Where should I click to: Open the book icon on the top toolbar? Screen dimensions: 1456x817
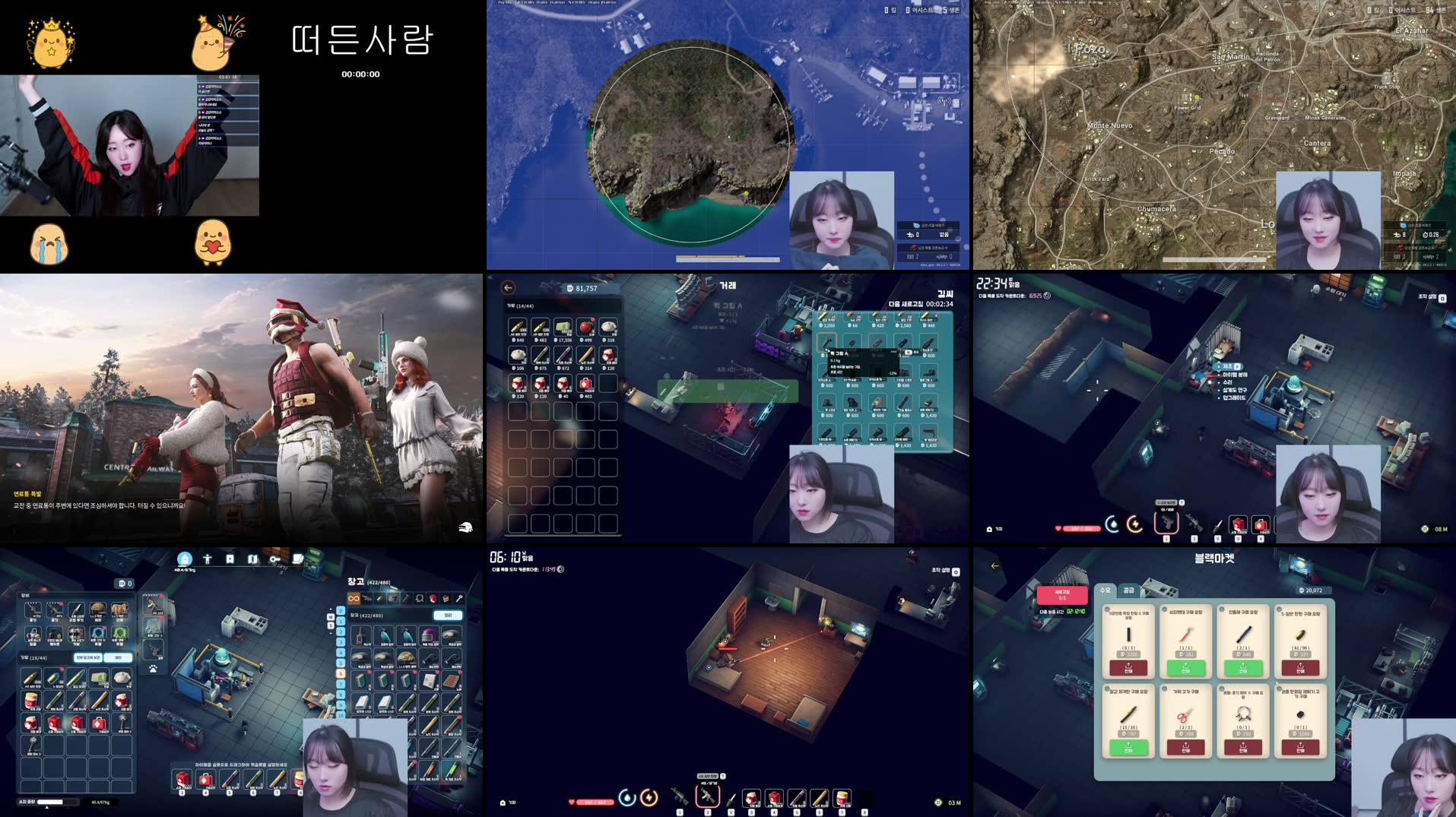[297, 558]
